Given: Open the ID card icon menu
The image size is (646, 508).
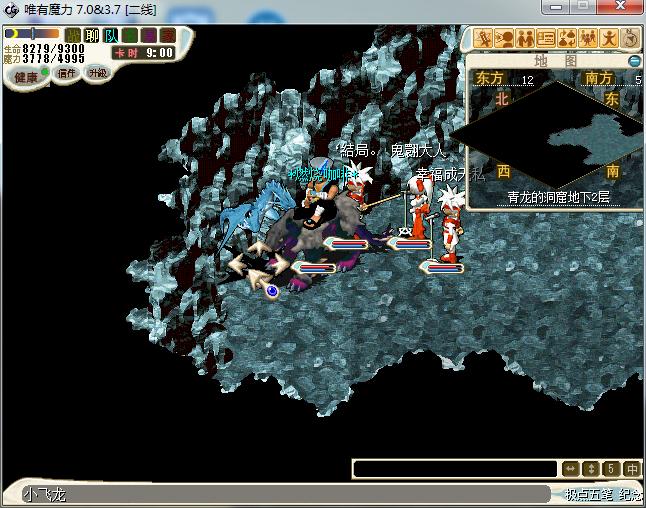Looking at the screenshot, I should pyautogui.click(x=546, y=38).
